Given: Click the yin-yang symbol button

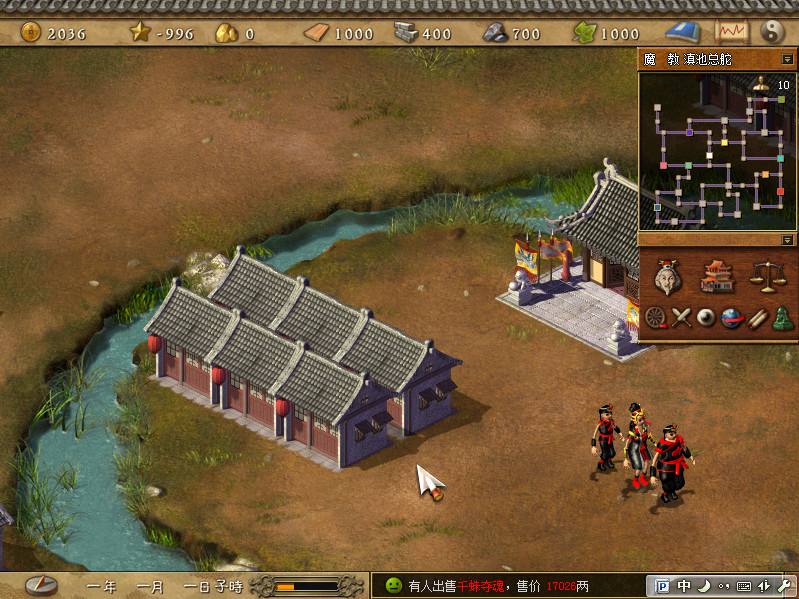Looking at the screenshot, I should click(771, 32).
